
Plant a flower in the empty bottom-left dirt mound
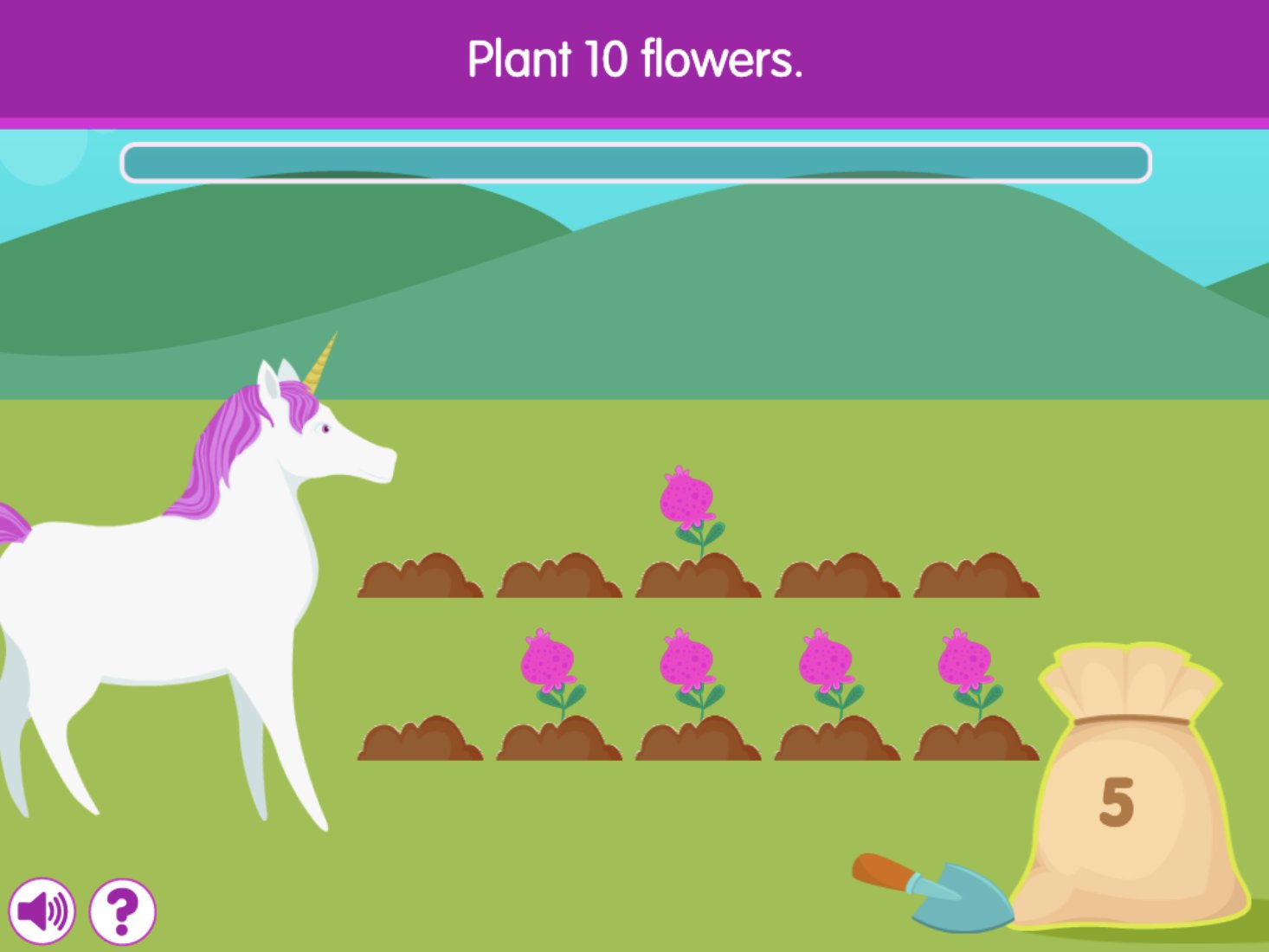point(420,740)
